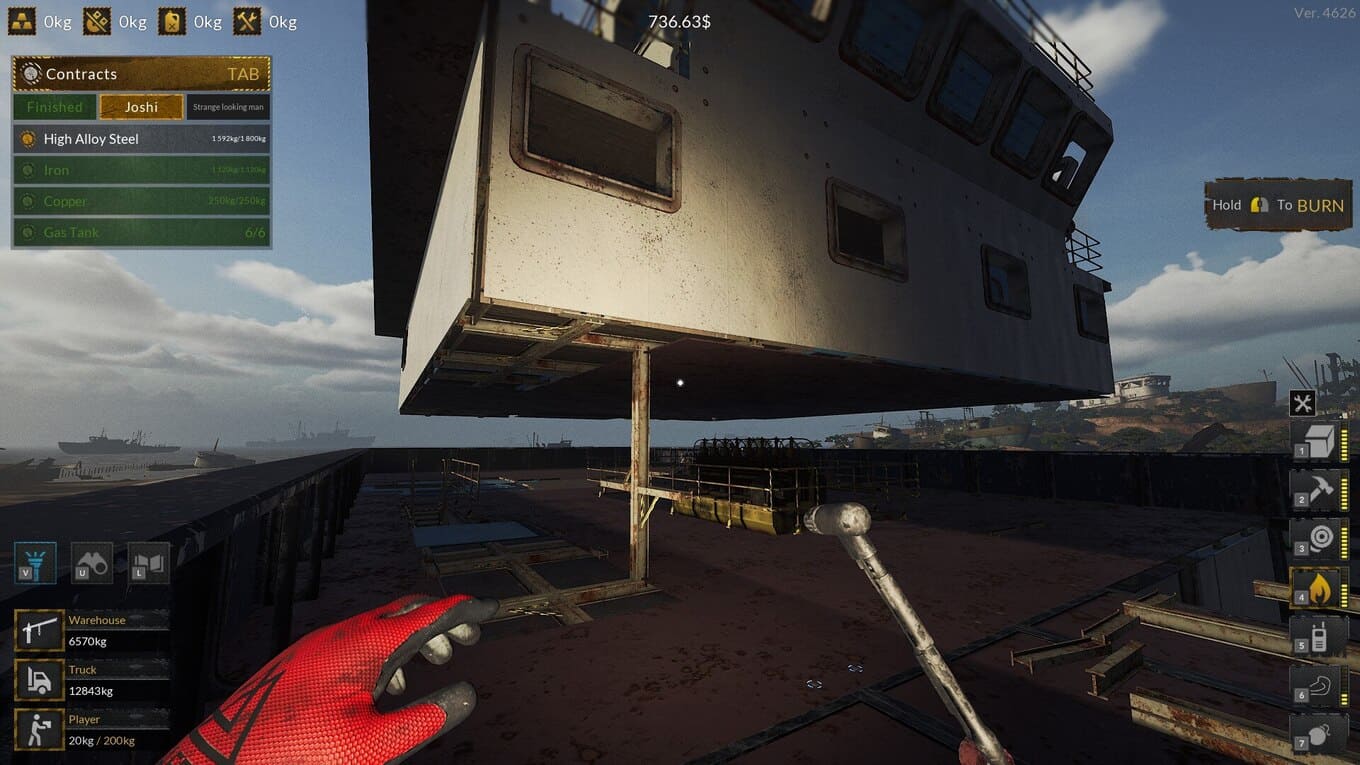Choose the Copper contract requirement row

[x=141, y=201]
